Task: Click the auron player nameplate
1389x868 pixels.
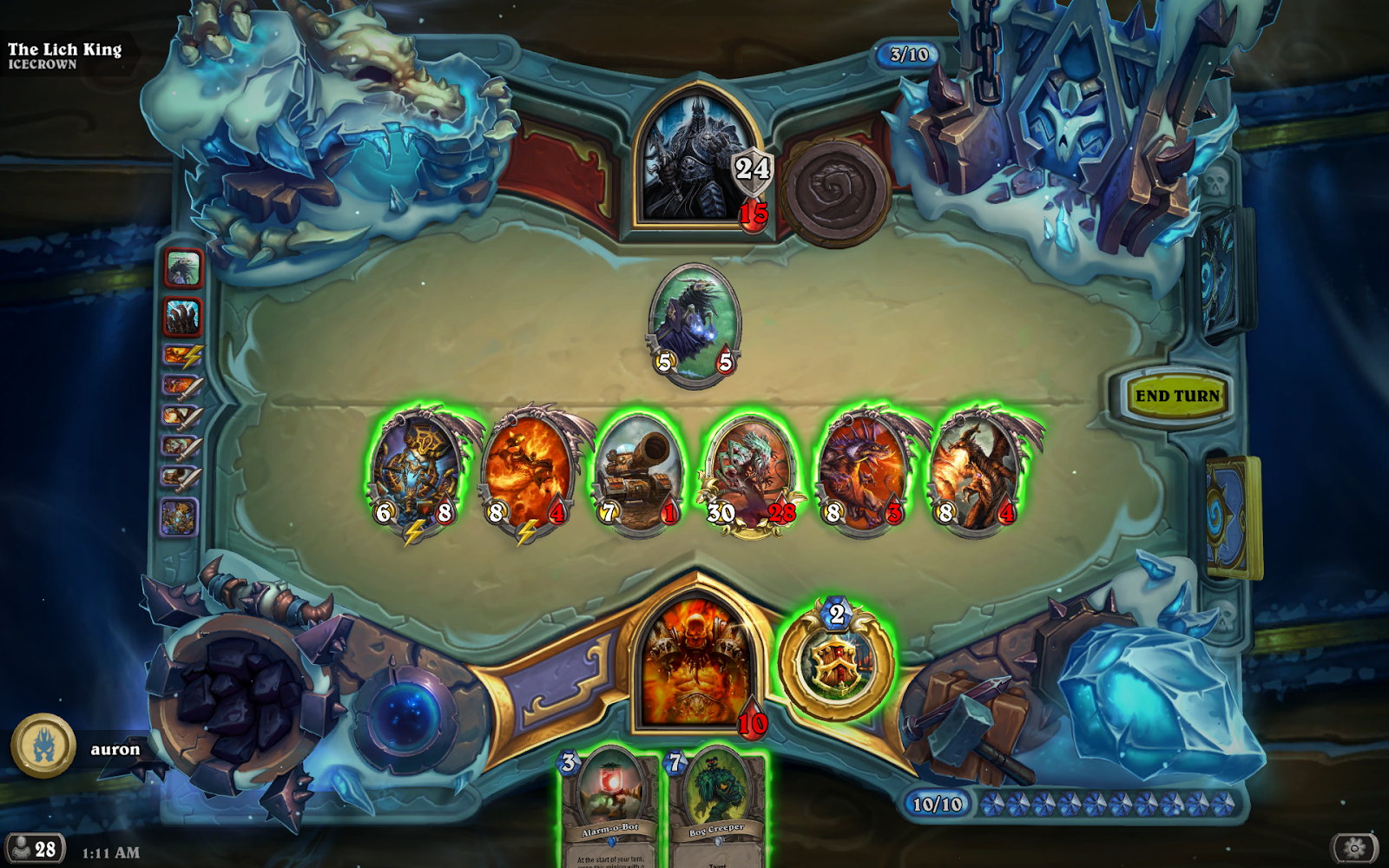Action: tap(114, 748)
